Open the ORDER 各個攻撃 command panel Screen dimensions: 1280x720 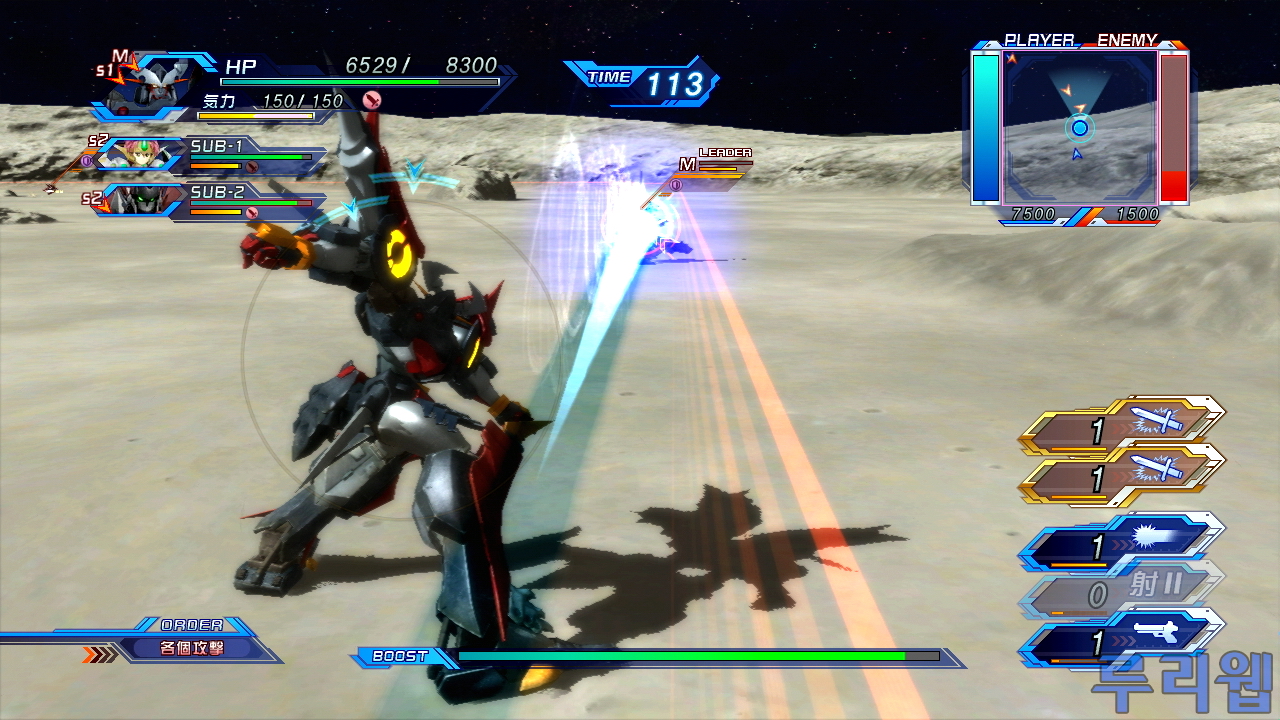tap(192, 647)
